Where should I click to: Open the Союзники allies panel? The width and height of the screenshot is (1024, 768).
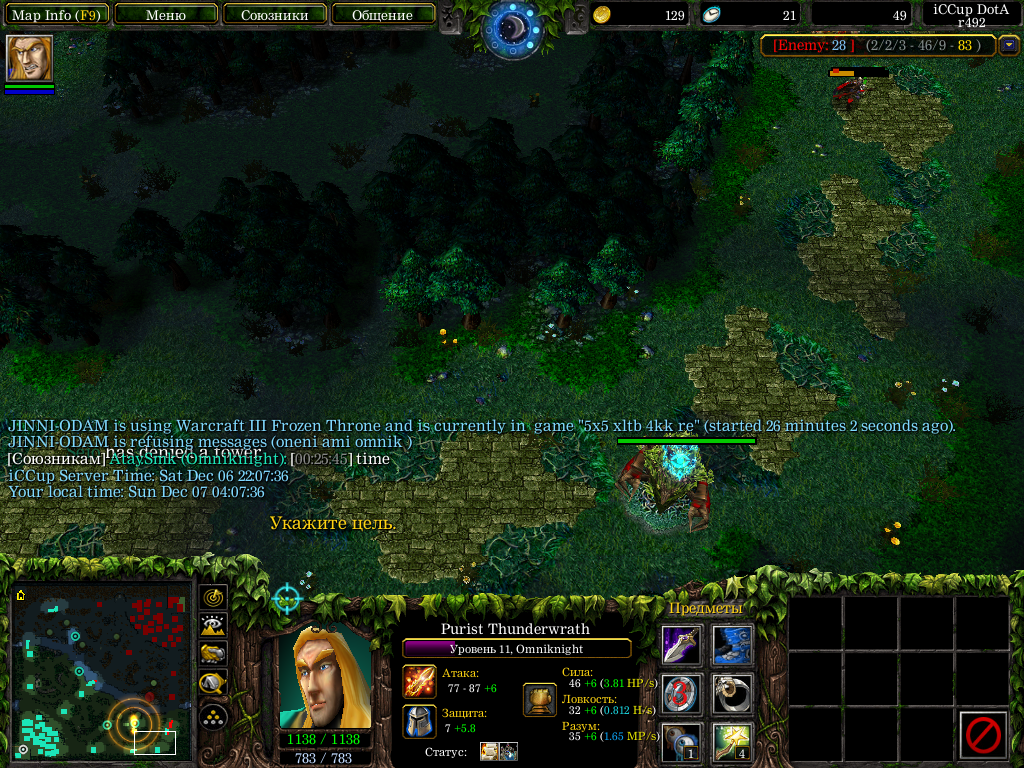pos(274,15)
